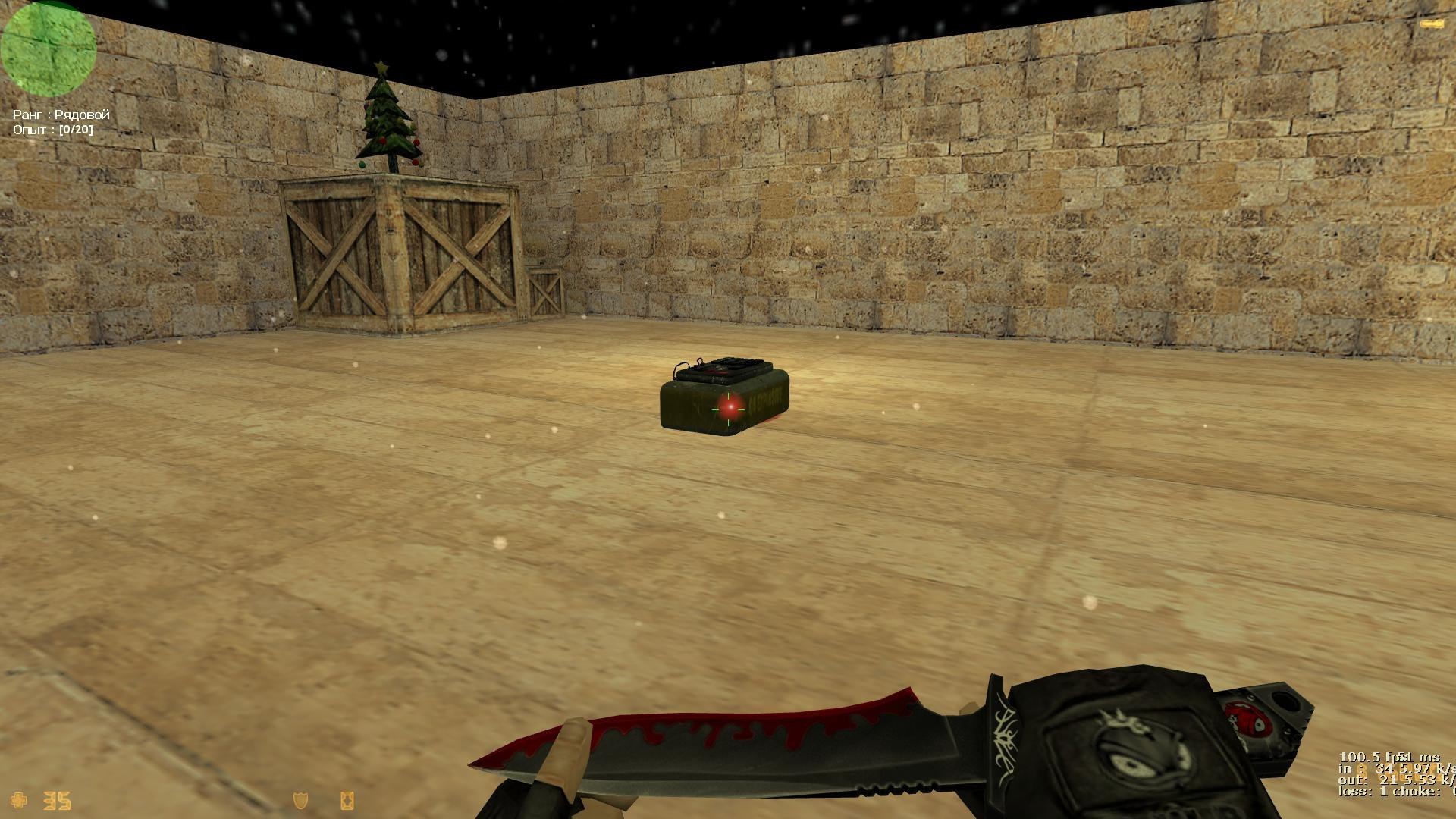Screen dimensions: 1456x819
Task: Click the armor shield icon
Action: pos(300,800)
